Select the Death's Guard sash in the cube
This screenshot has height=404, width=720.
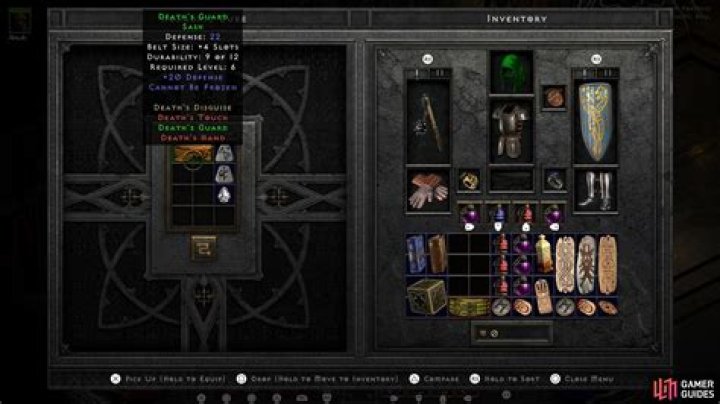click(x=193, y=152)
